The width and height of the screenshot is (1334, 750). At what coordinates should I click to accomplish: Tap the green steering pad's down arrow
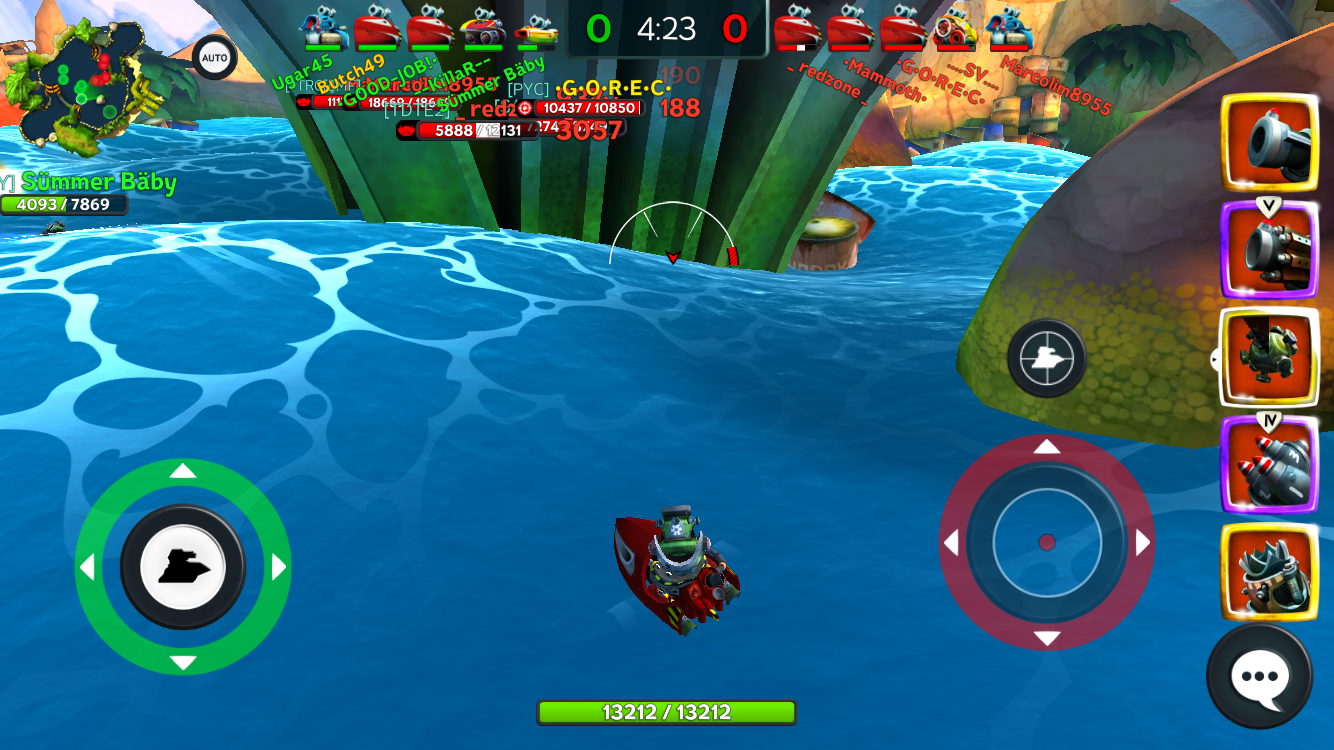click(183, 663)
